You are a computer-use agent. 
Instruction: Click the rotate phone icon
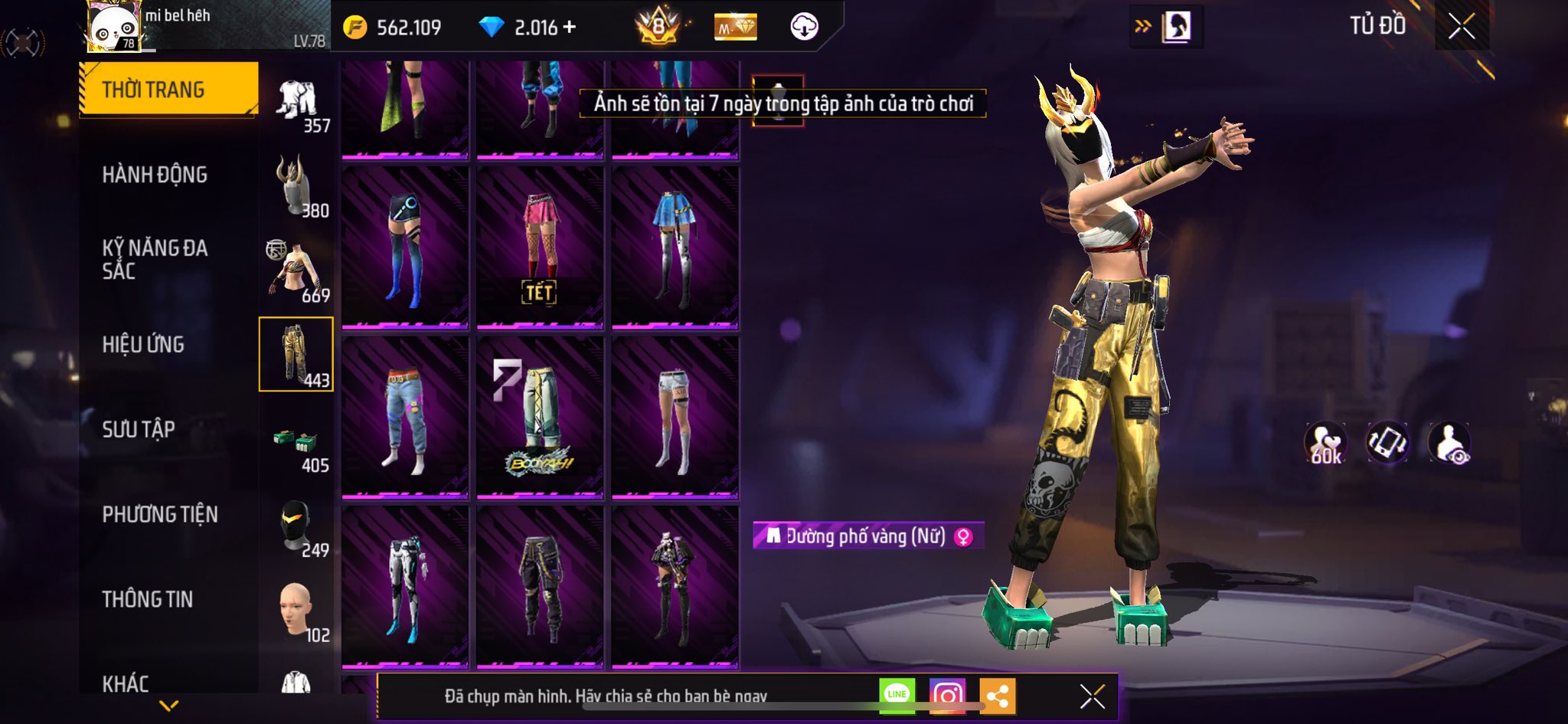coord(1387,443)
